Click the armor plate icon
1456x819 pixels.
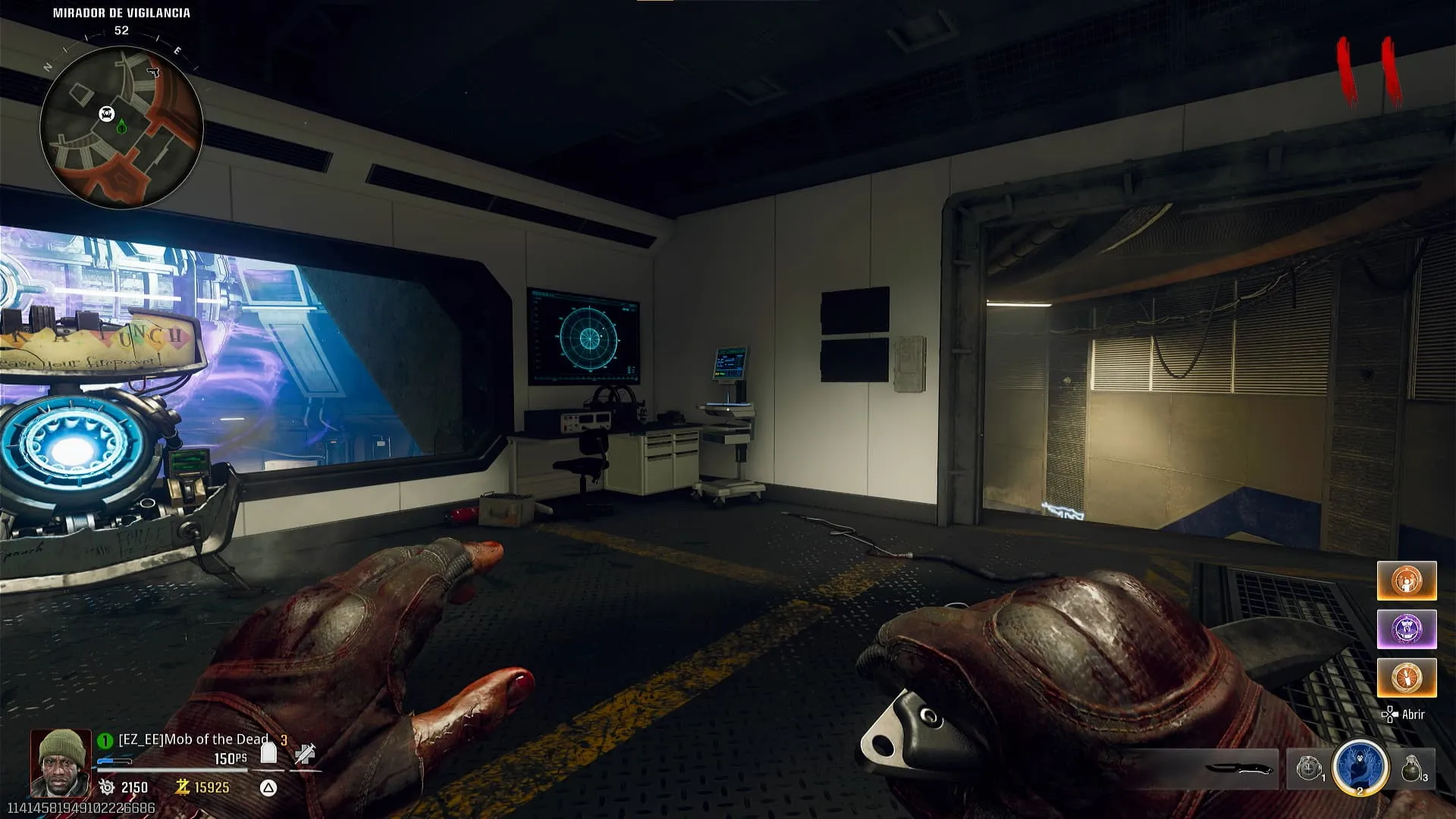268,752
